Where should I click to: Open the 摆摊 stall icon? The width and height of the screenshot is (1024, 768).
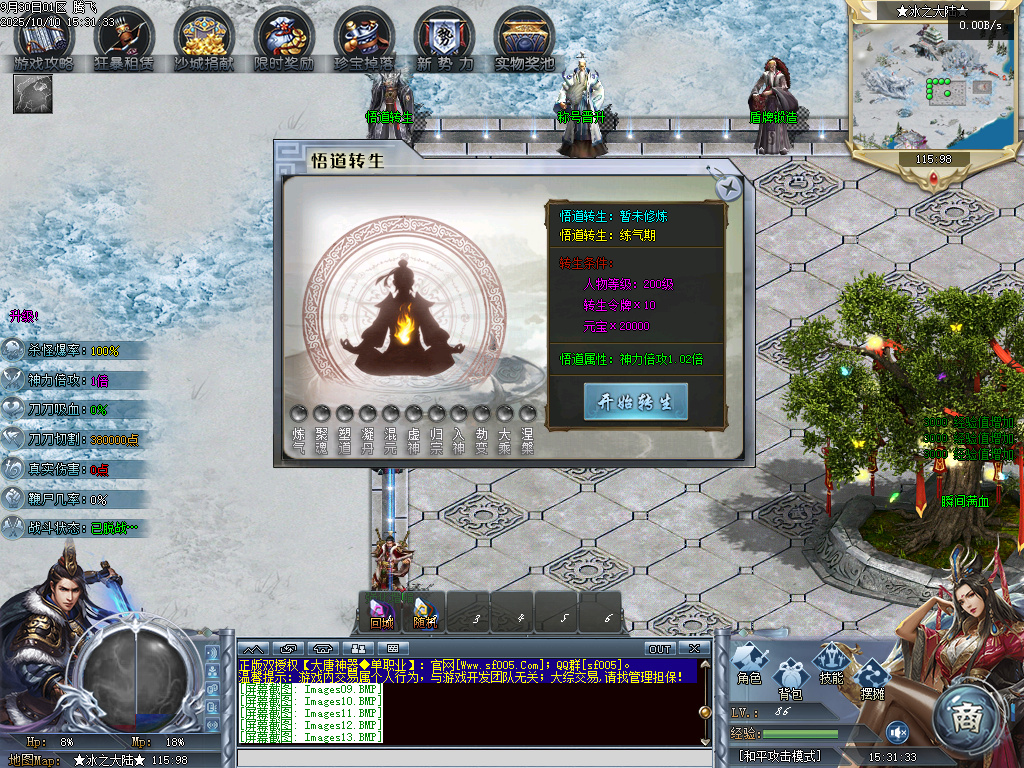click(872, 678)
